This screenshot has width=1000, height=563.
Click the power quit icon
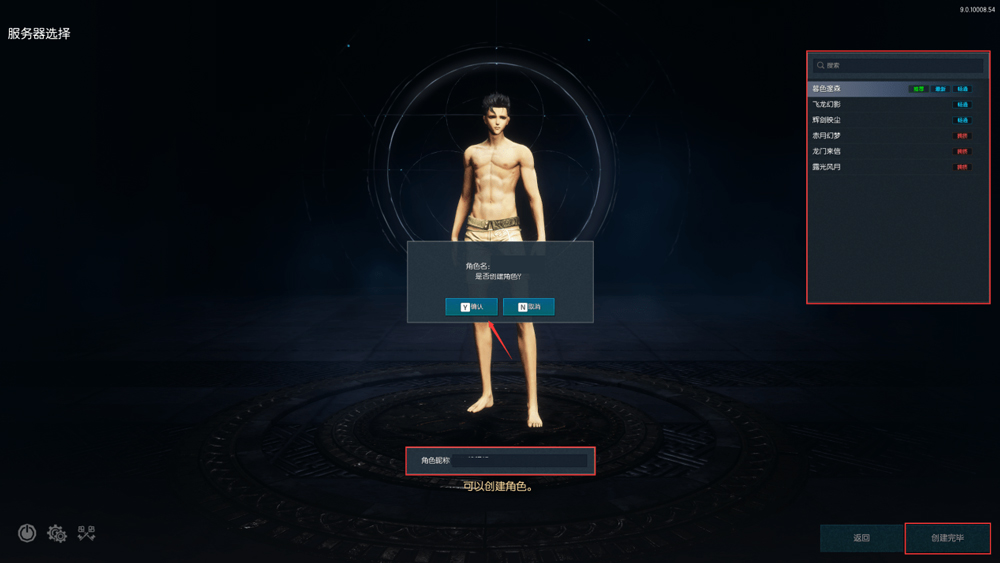pyautogui.click(x=27, y=533)
